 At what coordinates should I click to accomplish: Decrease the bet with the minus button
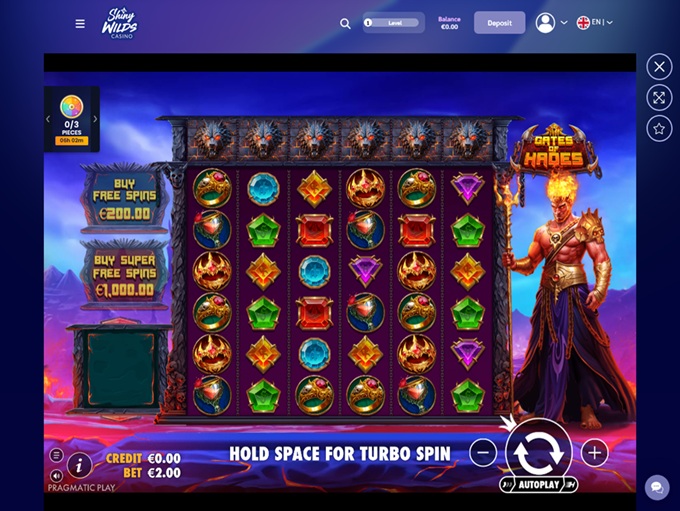pos(483,453)
